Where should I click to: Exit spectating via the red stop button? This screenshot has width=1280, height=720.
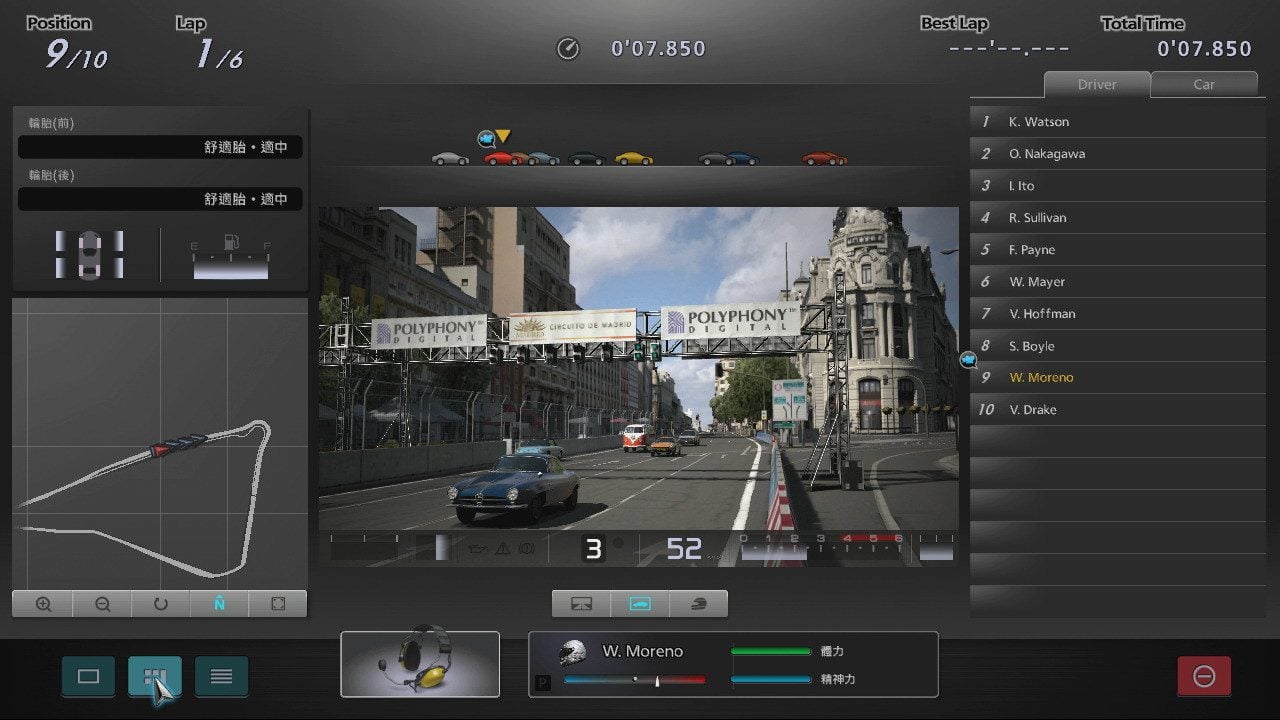(x=1204, y=676)
